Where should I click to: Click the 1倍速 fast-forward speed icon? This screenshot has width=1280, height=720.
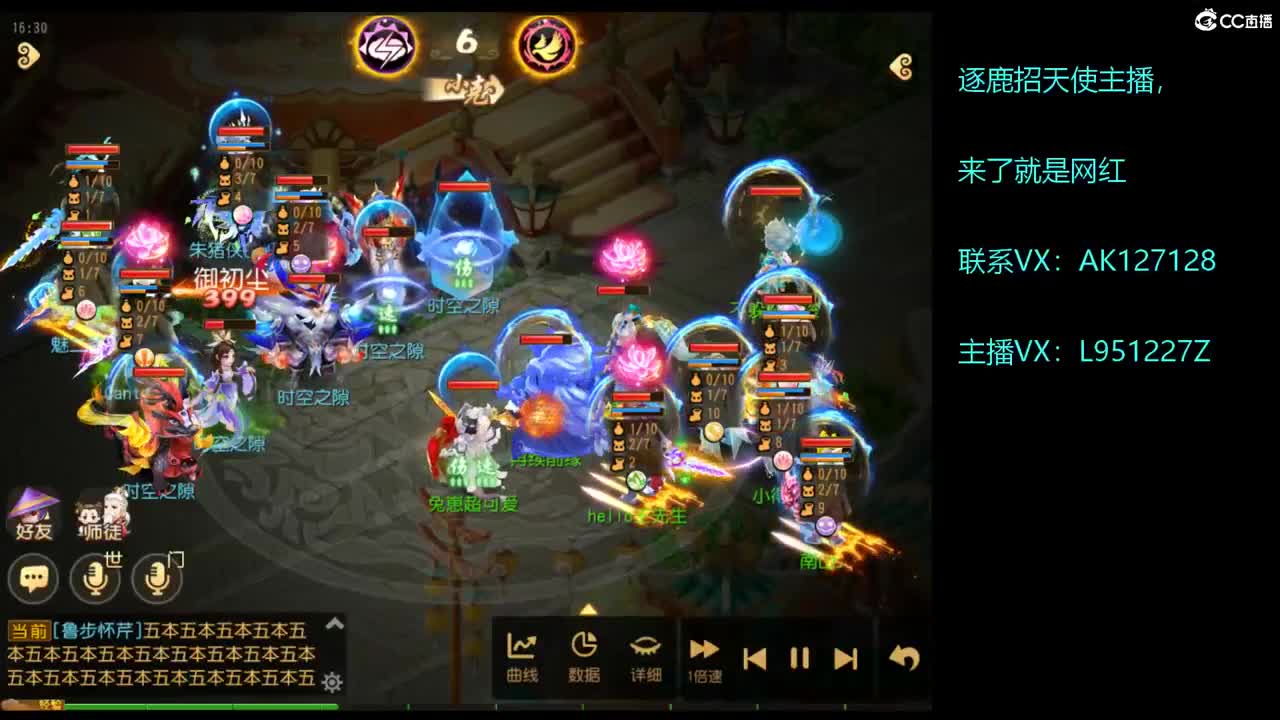point(704,653)
